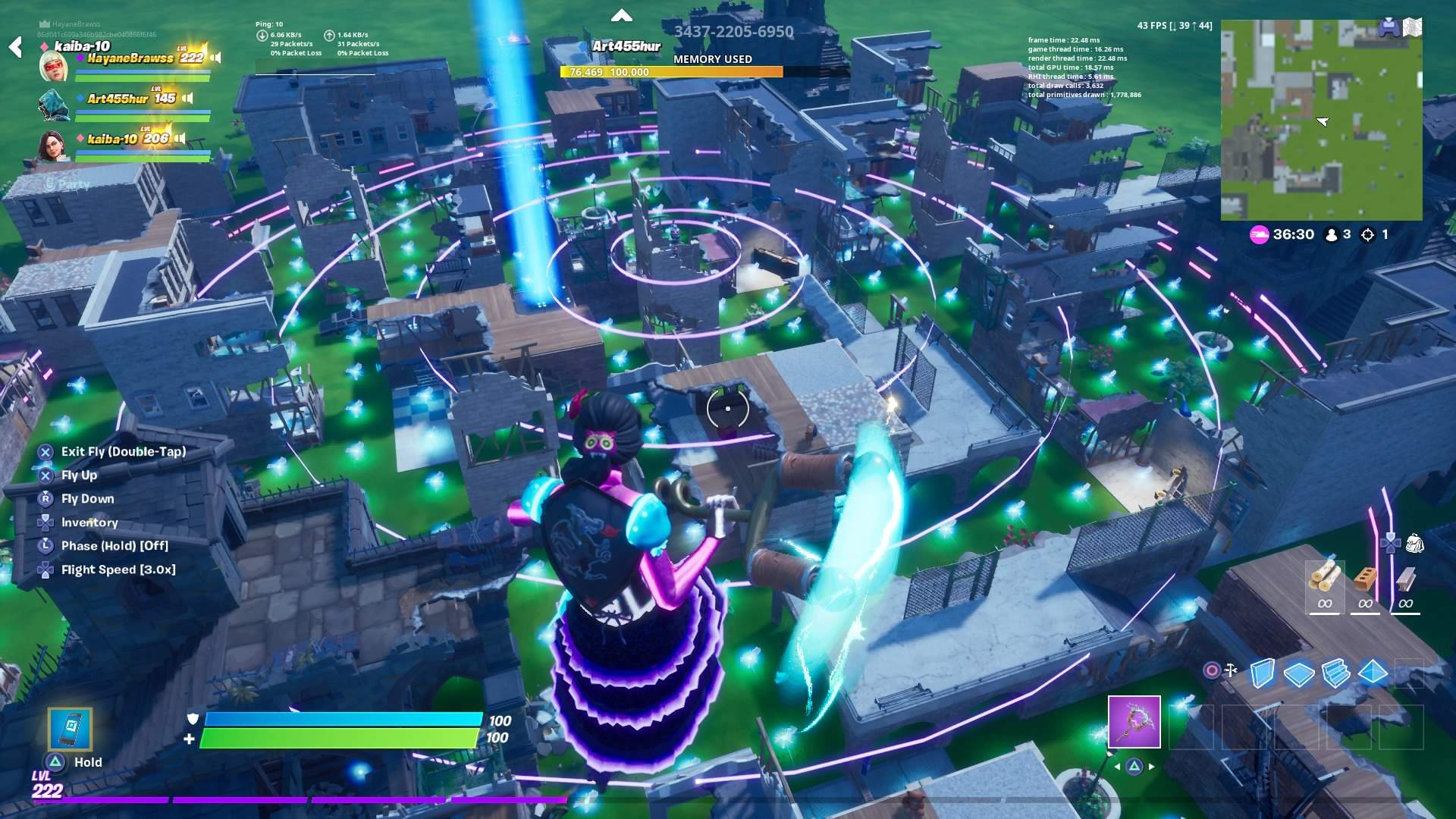Mute HayaneBrawss using the speaker icon
The image size is (1456, 819).
tap(215, 56)
